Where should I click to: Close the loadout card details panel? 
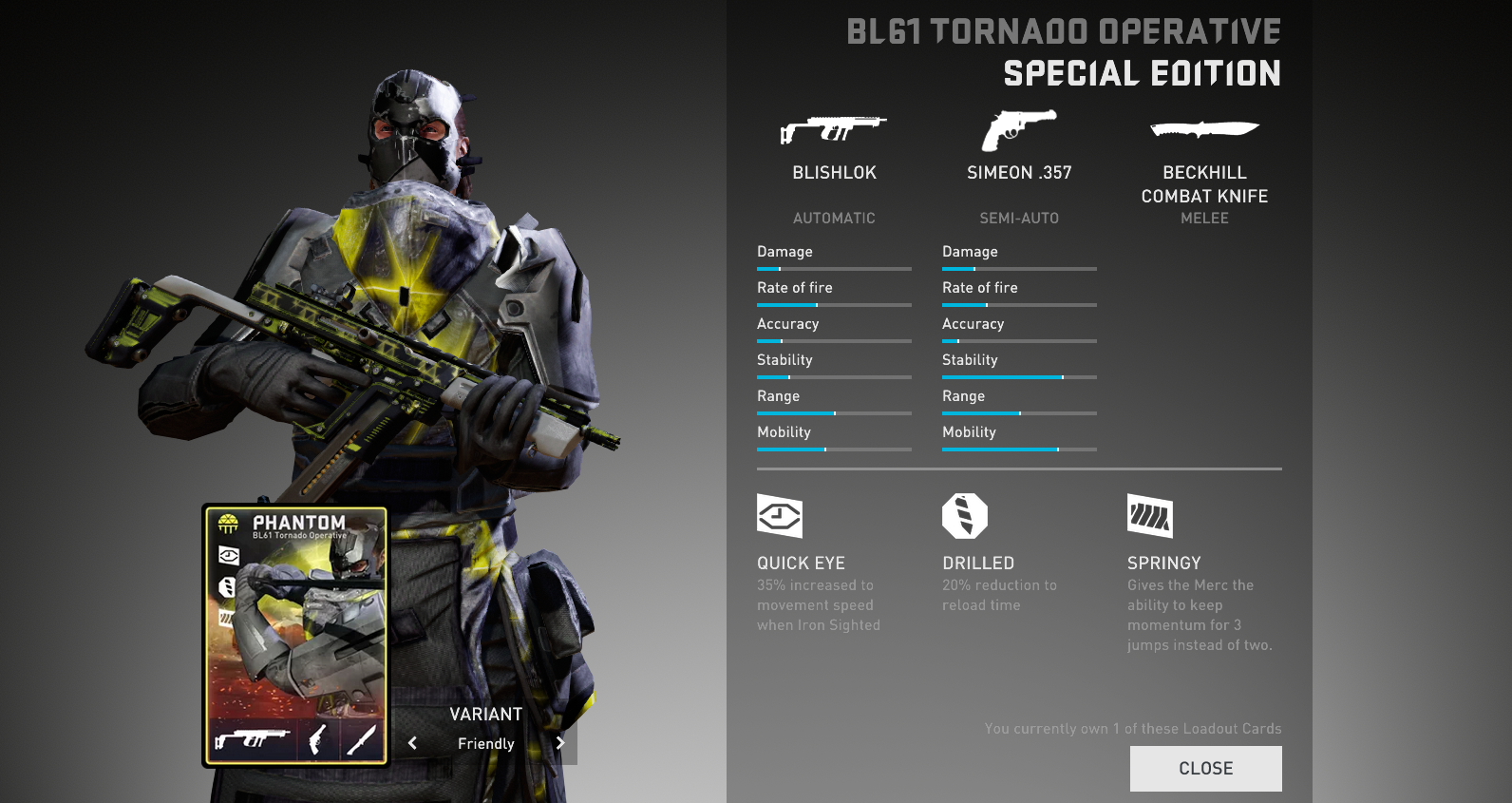coord(1205,768)
